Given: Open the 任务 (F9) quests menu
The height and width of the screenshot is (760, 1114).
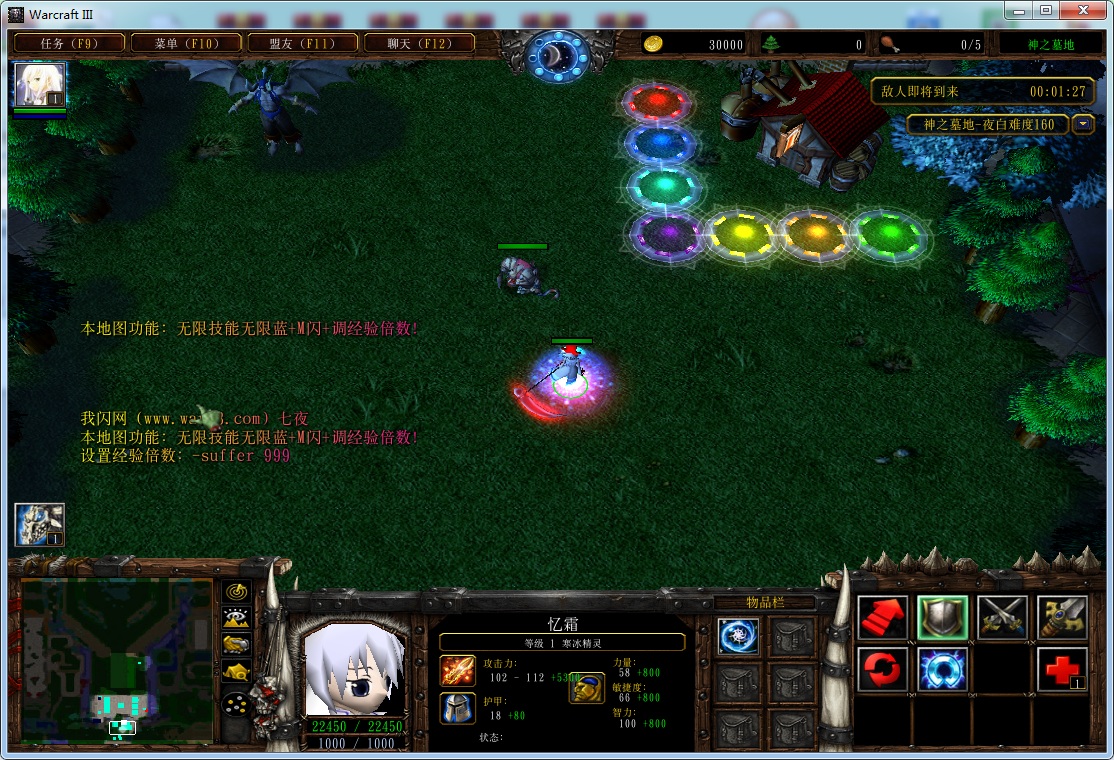Looking at the screenshot, I should 69,43.
